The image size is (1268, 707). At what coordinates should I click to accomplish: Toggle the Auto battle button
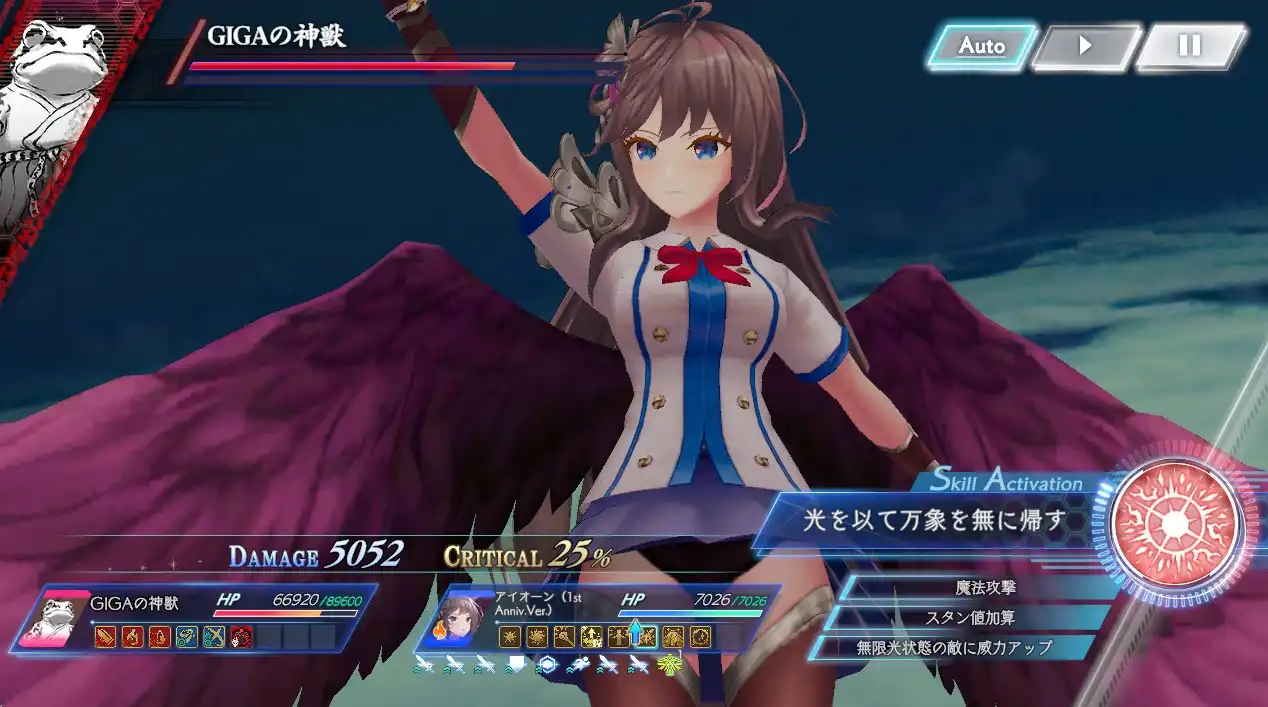(x=981, y=46)
